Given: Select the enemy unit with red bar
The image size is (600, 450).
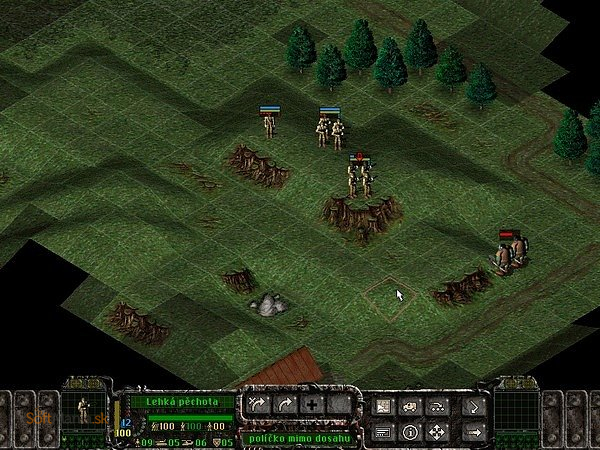Looking at the screenshot, I should pos(510,254).
